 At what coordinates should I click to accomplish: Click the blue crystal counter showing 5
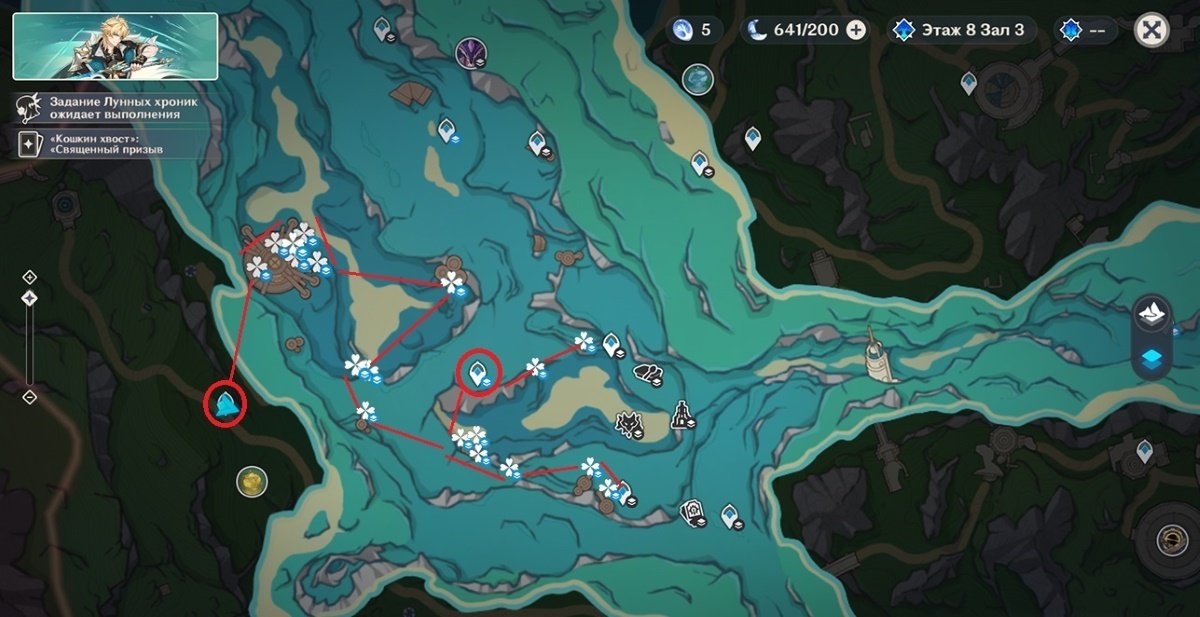pos(694,30)
